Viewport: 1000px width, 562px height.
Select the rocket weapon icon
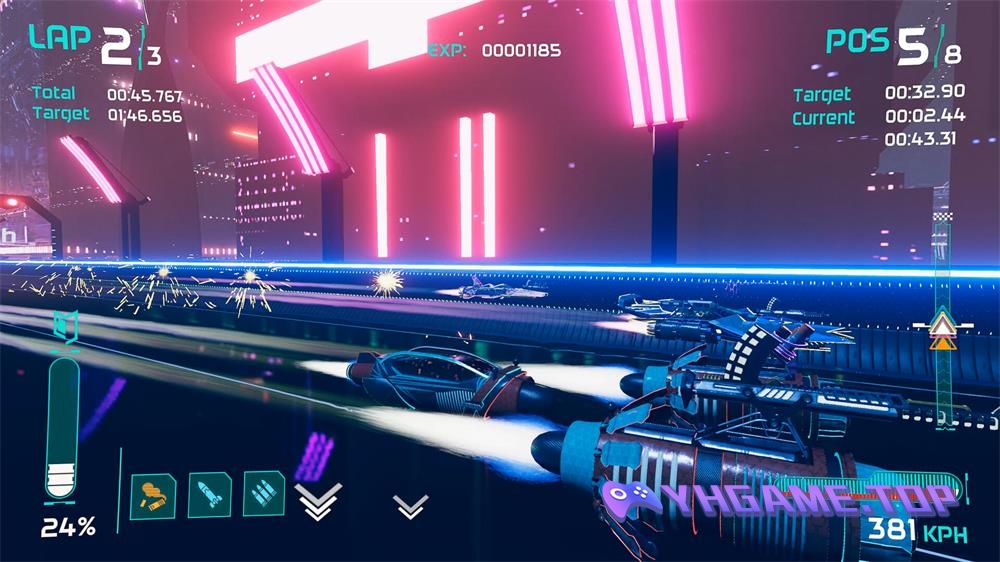coord(209,492)
